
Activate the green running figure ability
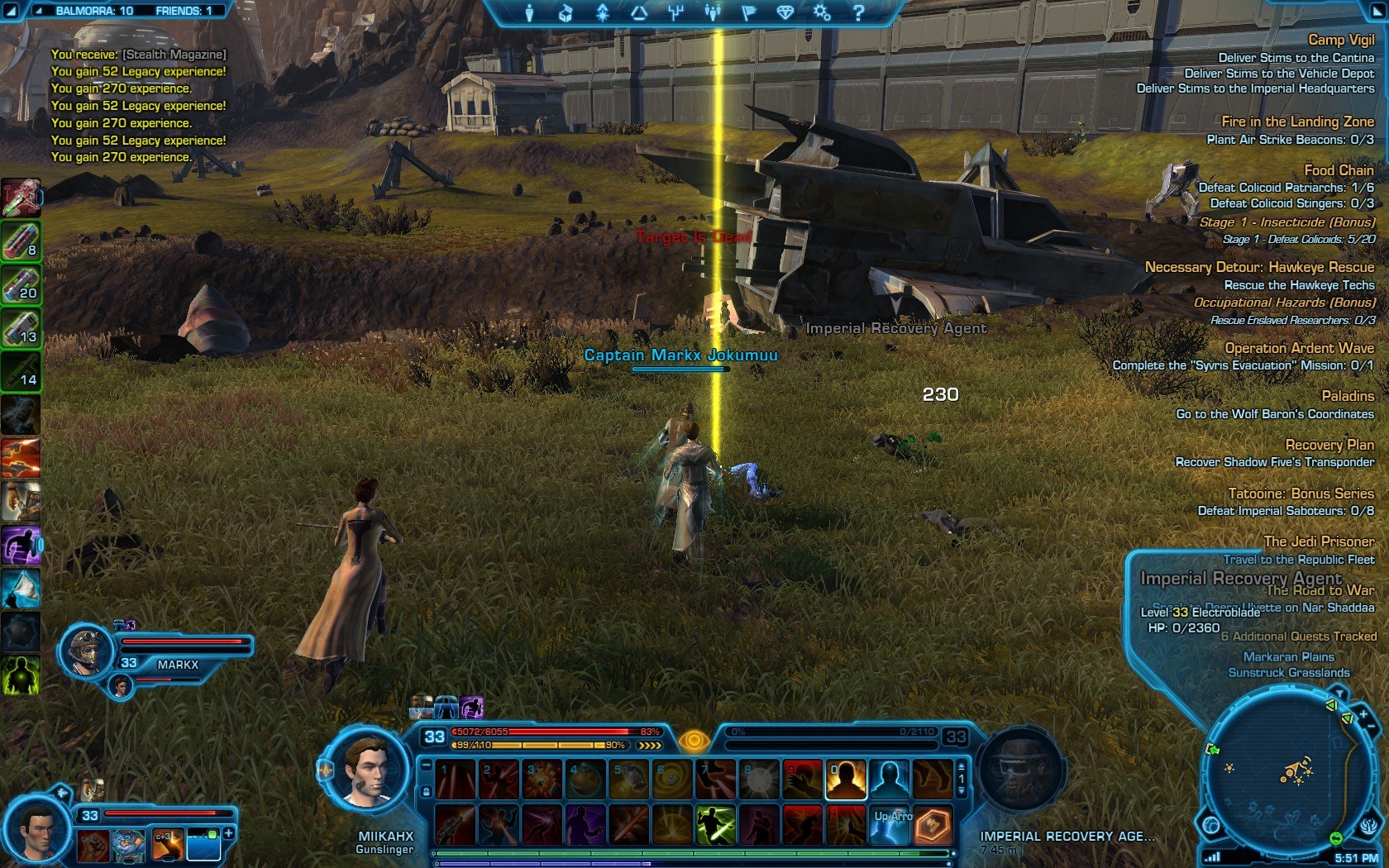coord(715,825)
